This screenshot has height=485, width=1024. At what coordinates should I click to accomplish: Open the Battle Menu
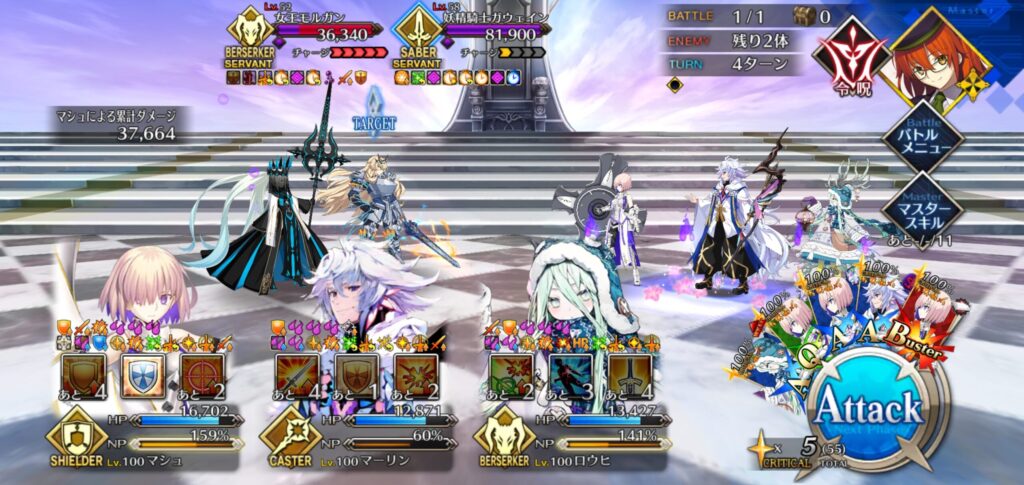point(922,136)
